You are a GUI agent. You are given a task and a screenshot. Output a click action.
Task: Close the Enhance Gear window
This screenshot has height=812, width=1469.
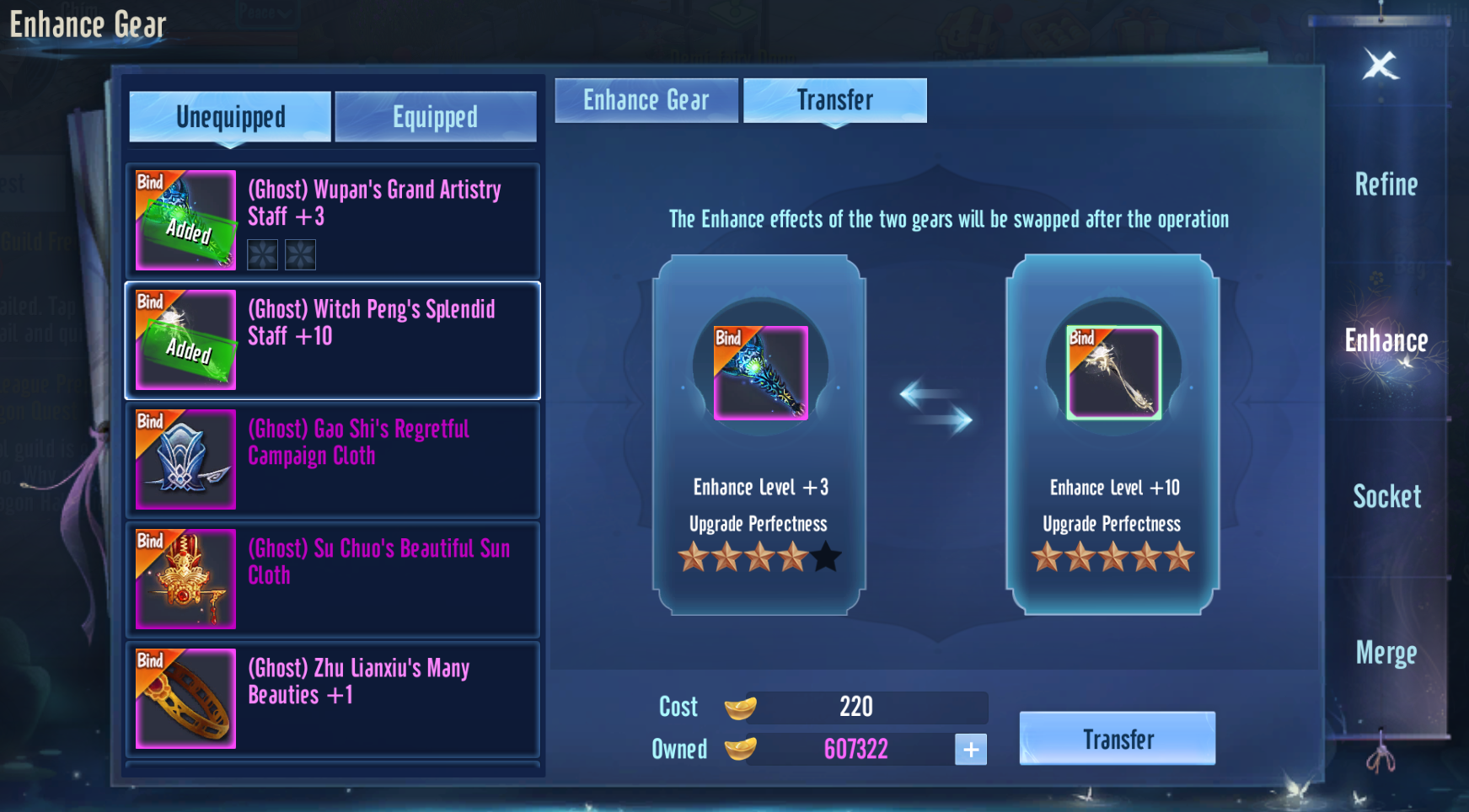click(x=1381, y=65)
